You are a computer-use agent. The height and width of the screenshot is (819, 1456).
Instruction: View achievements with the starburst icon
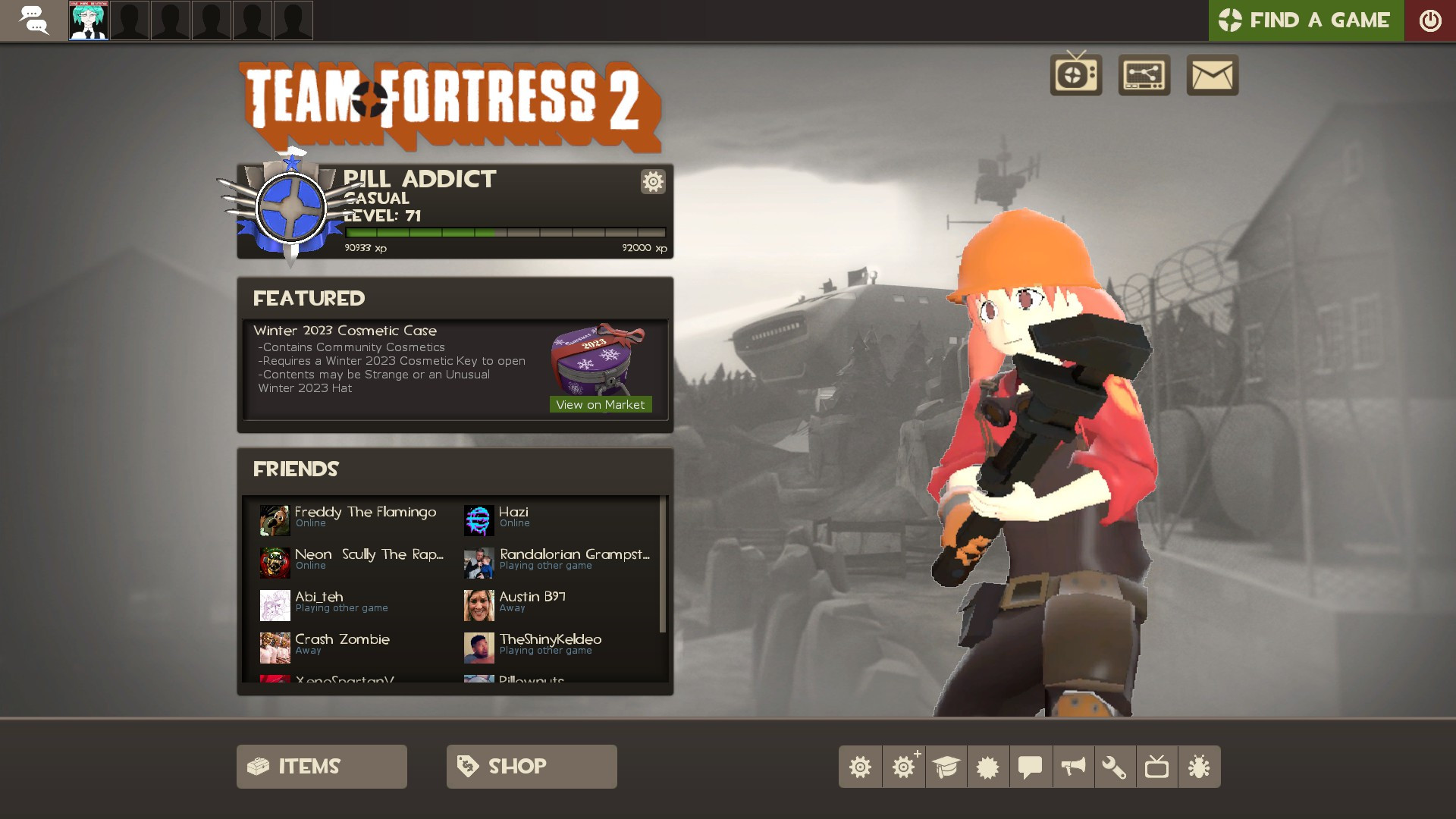(988, 766)
